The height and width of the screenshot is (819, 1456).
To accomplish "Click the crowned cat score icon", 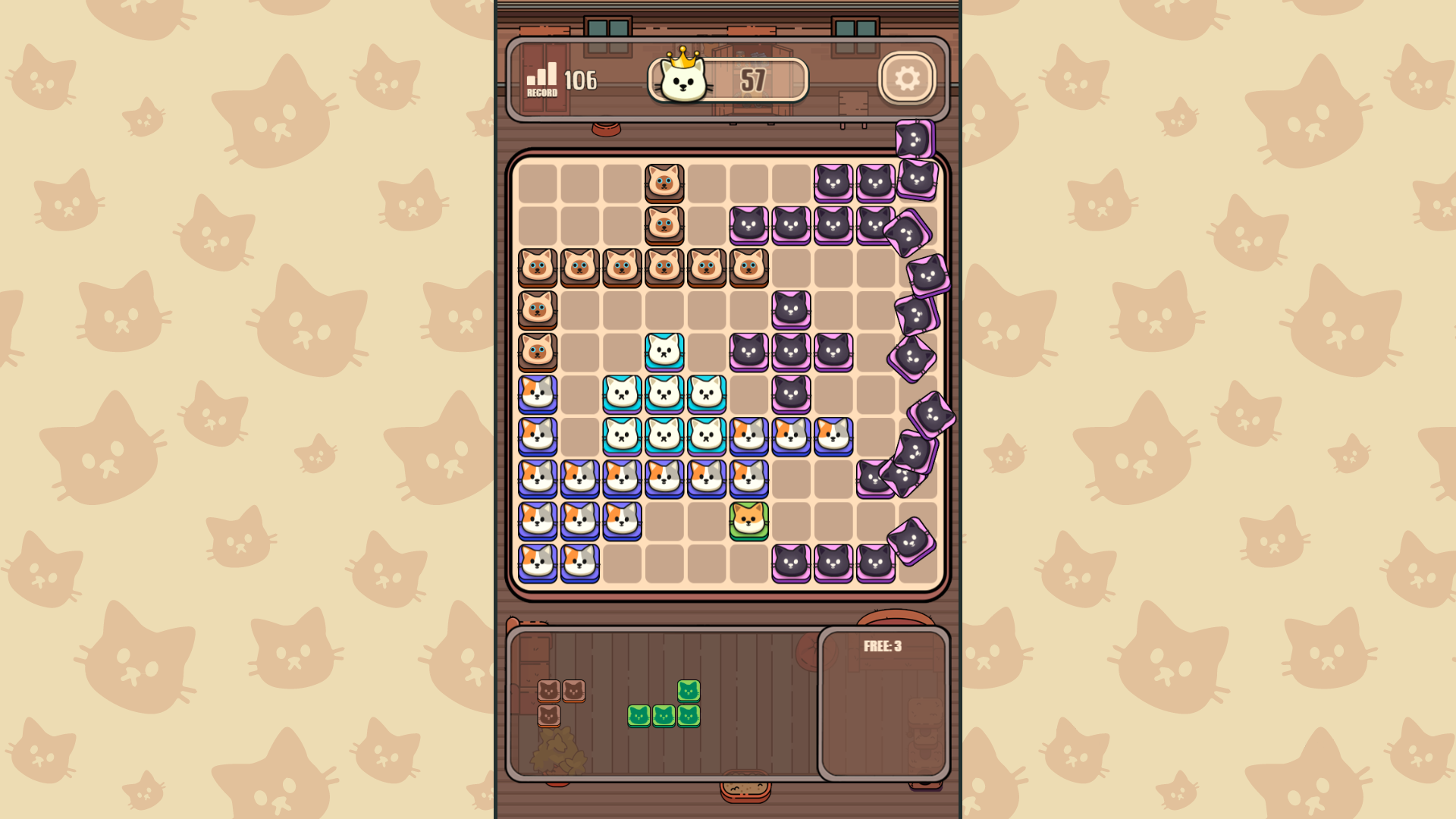I will (x=681, y=78).
